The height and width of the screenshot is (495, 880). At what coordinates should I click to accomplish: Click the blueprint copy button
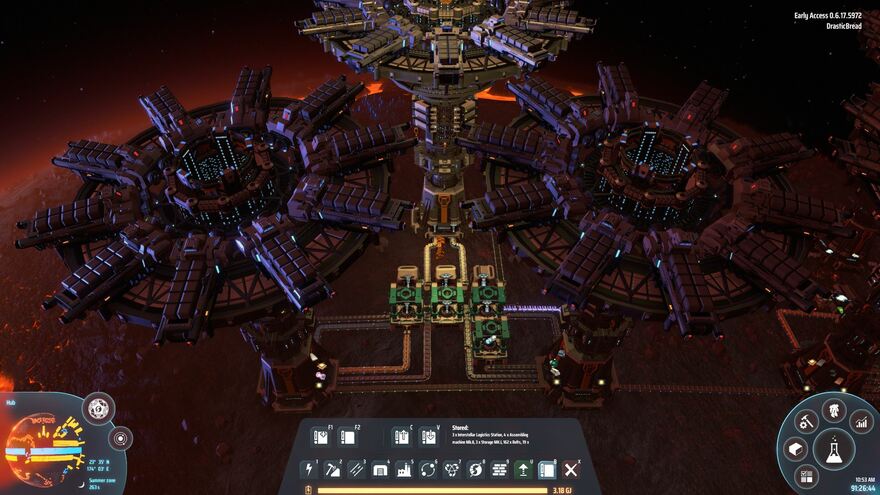pos(401,436)
